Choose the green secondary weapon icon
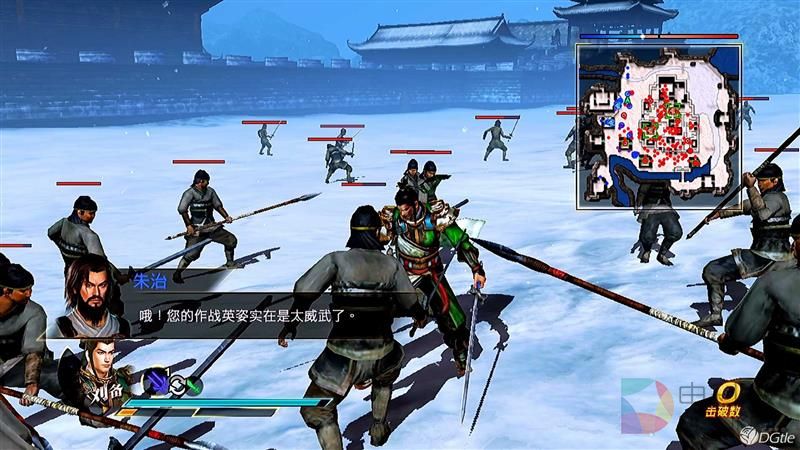Viewport: 800px width, 450px height. pyautogui.click(x=193, y=385)
